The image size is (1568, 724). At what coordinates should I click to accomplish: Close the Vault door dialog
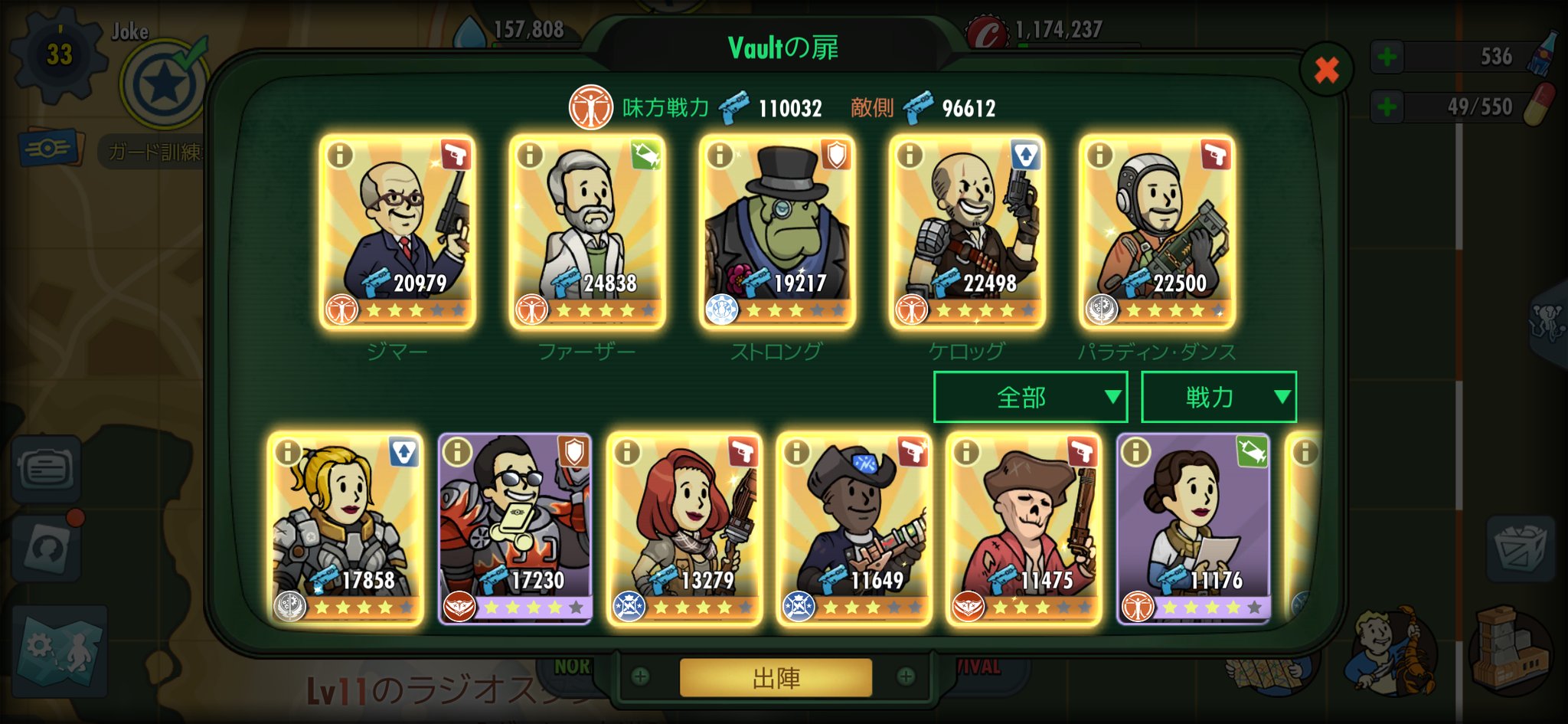click(x=1326, y=70)
